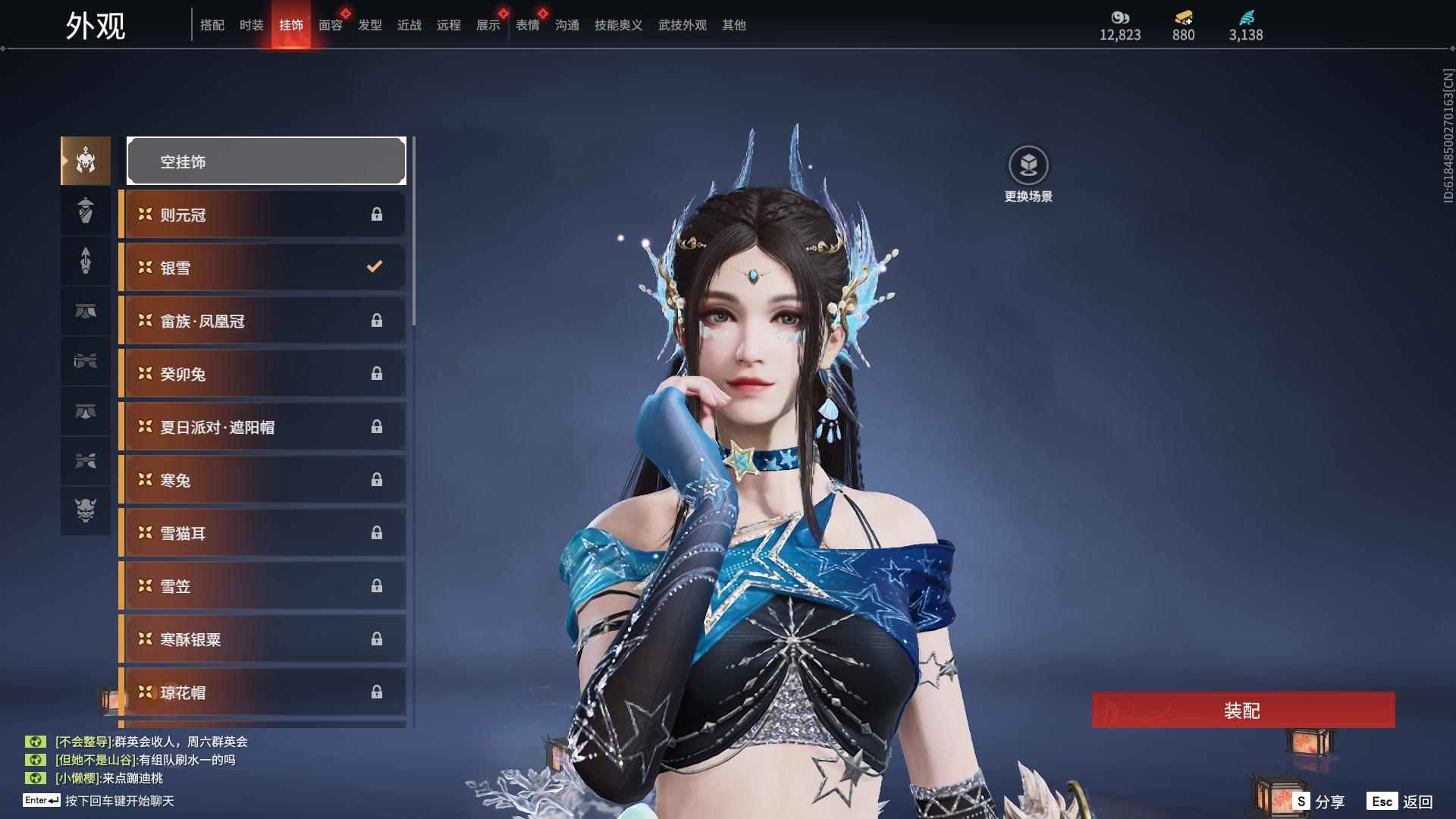Choose the 空挂饰 empty accessory entry

click(266, 161)
